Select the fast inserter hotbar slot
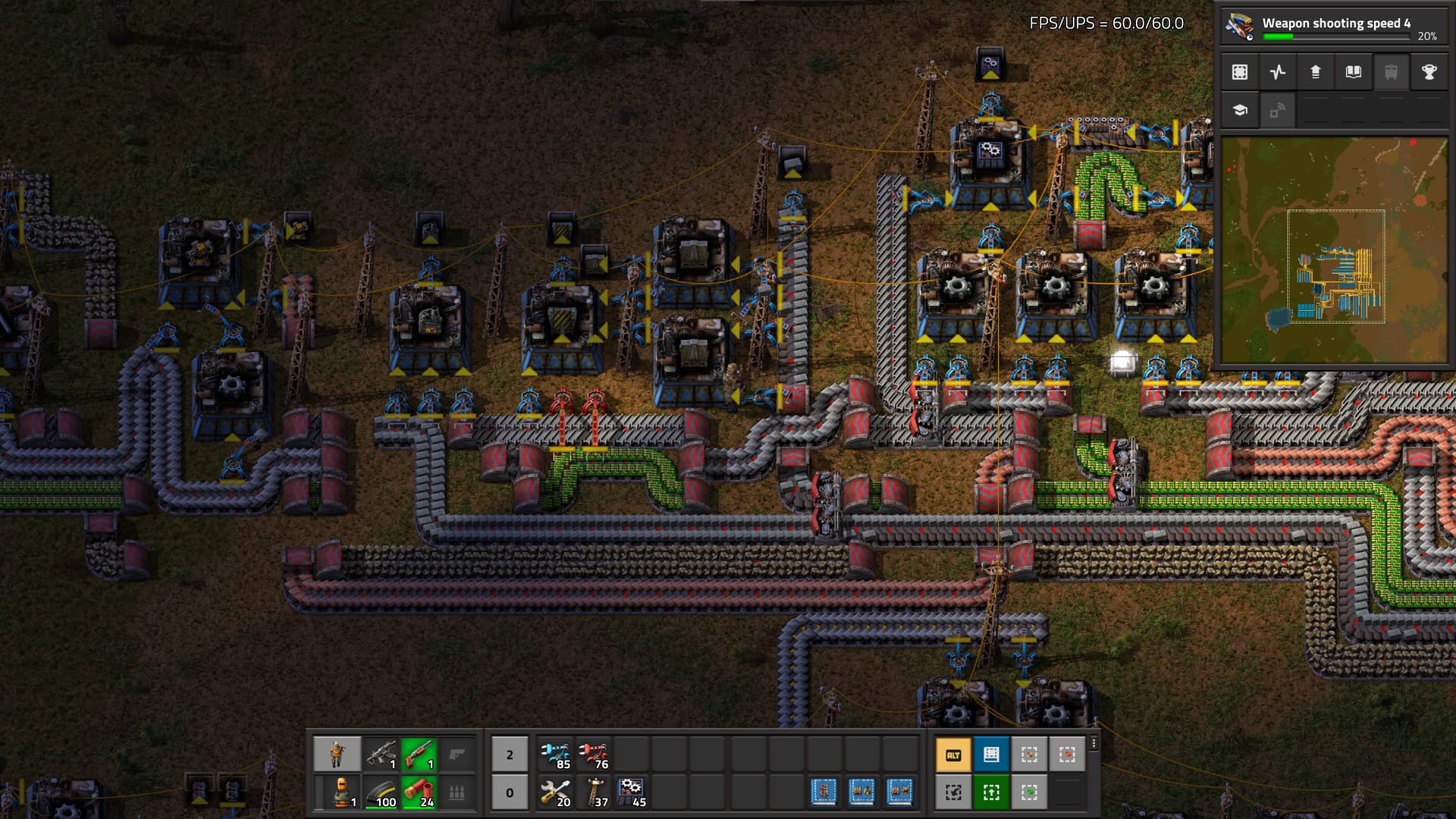This screenshot has height=819, width=1456. [x=556, y=755]
